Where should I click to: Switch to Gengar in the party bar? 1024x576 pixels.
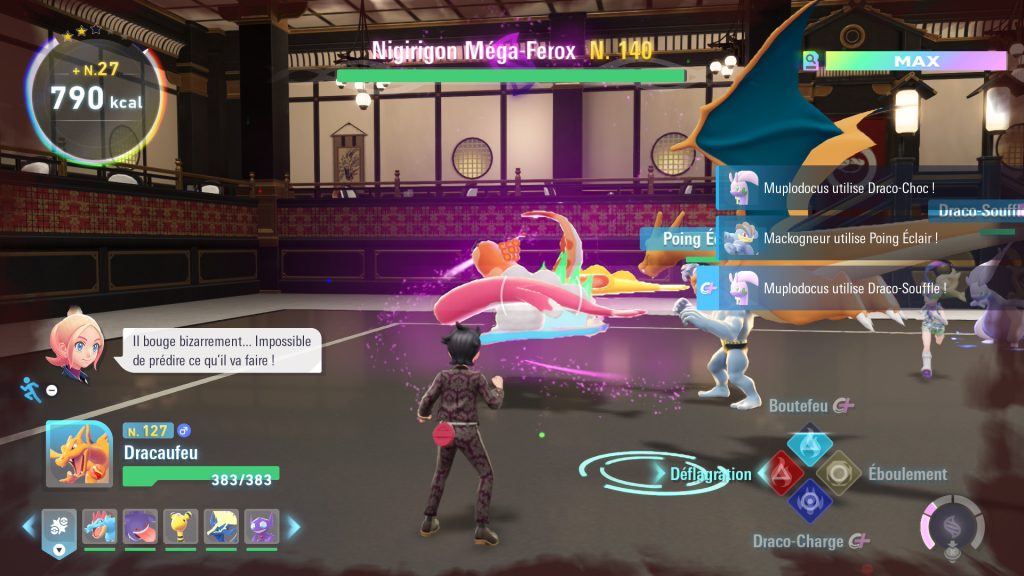(140, 526)
